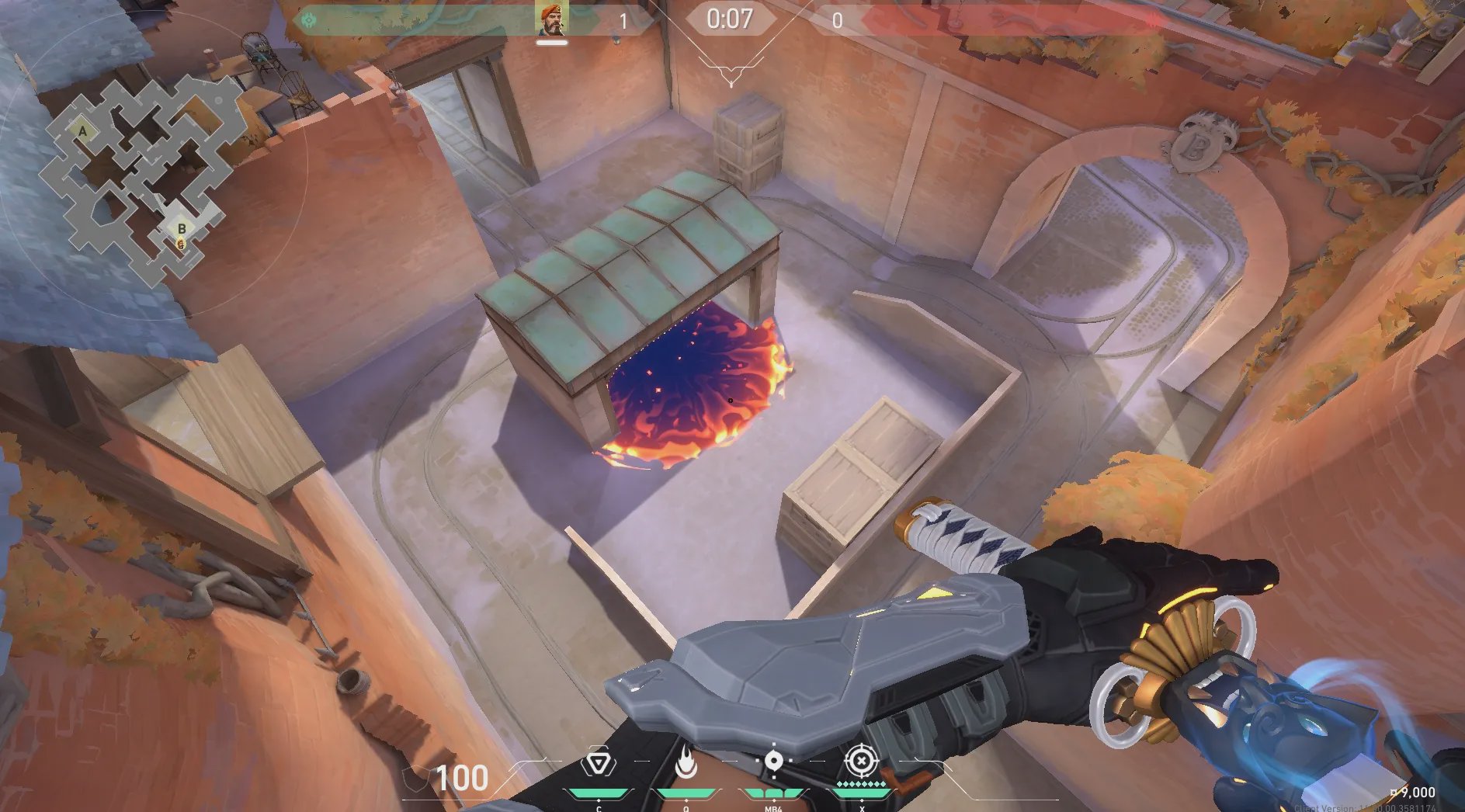Image resolution: width=1465 pixels, height=812 pixels.
Task: Select the Incendiary flame ability icon
Action: (x=686, y=764)
